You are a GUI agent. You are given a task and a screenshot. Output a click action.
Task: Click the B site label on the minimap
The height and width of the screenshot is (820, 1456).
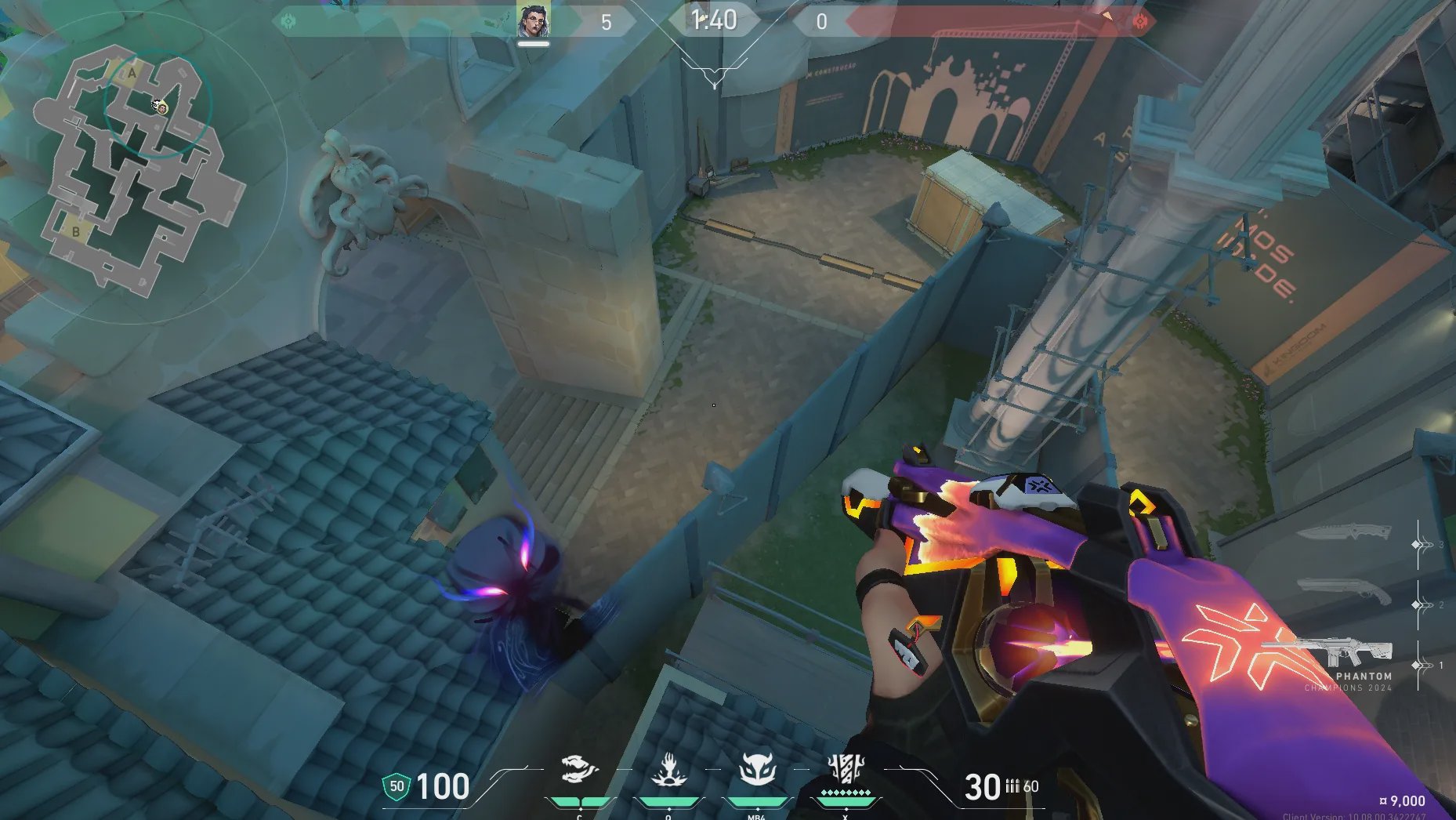76,232
